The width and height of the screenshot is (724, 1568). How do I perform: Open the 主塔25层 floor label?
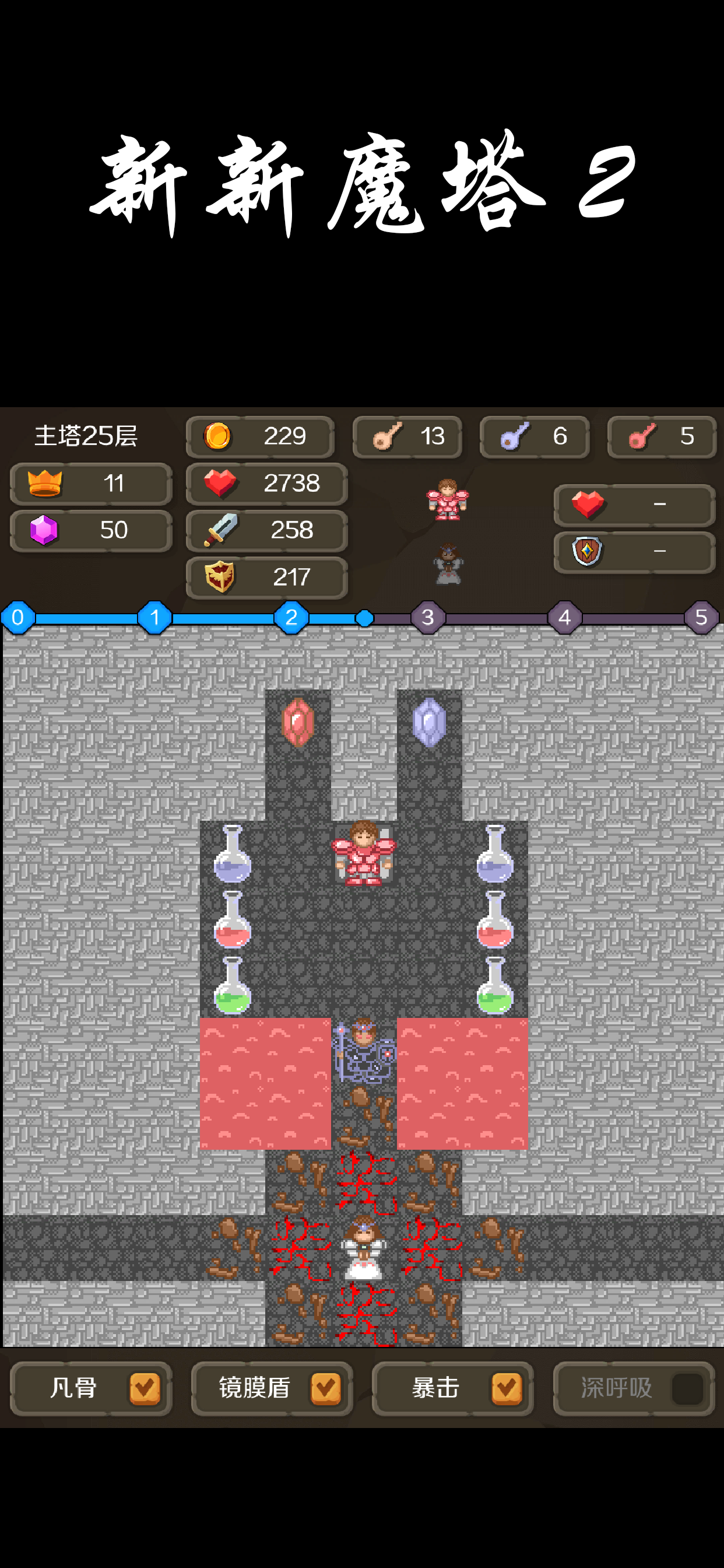tap(86, 436)
